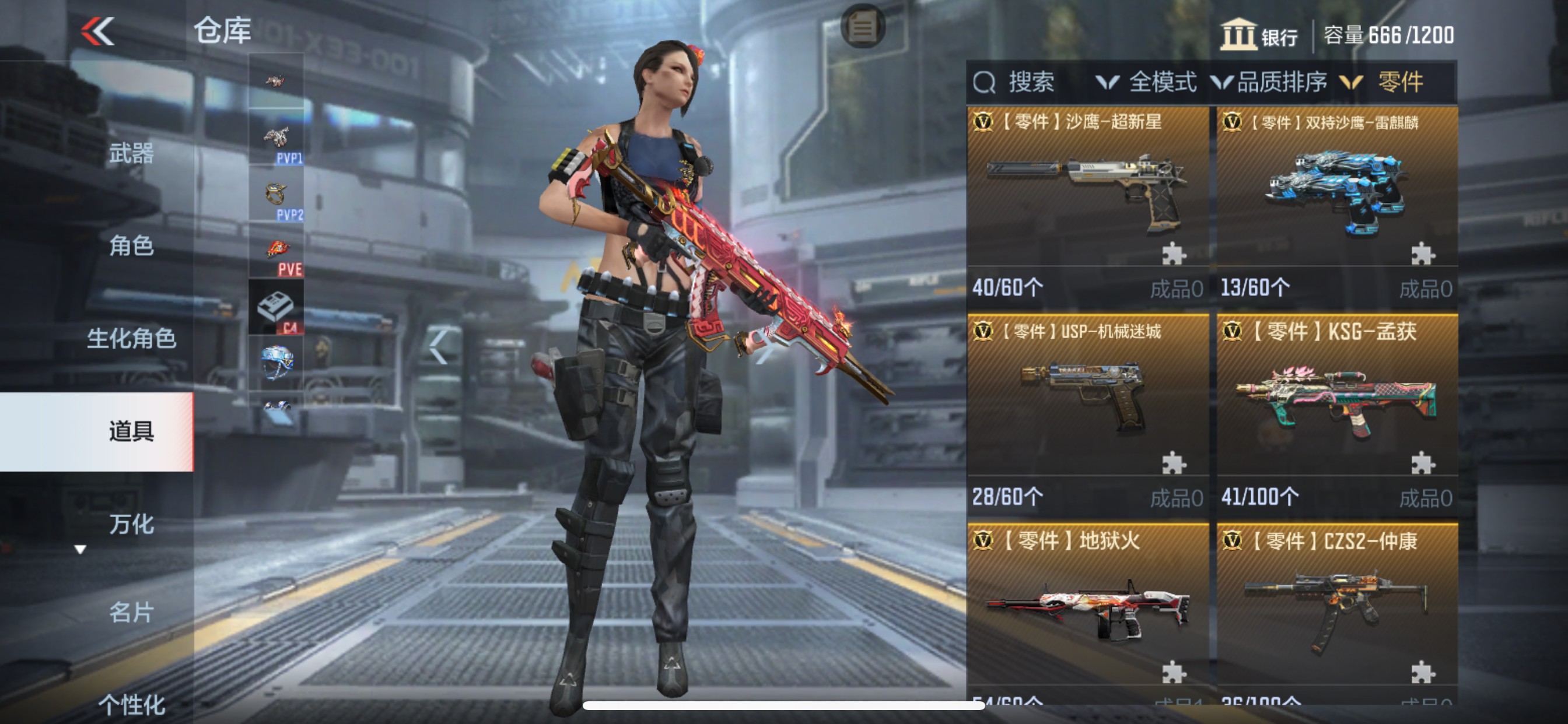Select the 双持沙鹰-雷麒麟 parts item
Viewport: 1568px width, 724px height.
tap(1336, 195)
